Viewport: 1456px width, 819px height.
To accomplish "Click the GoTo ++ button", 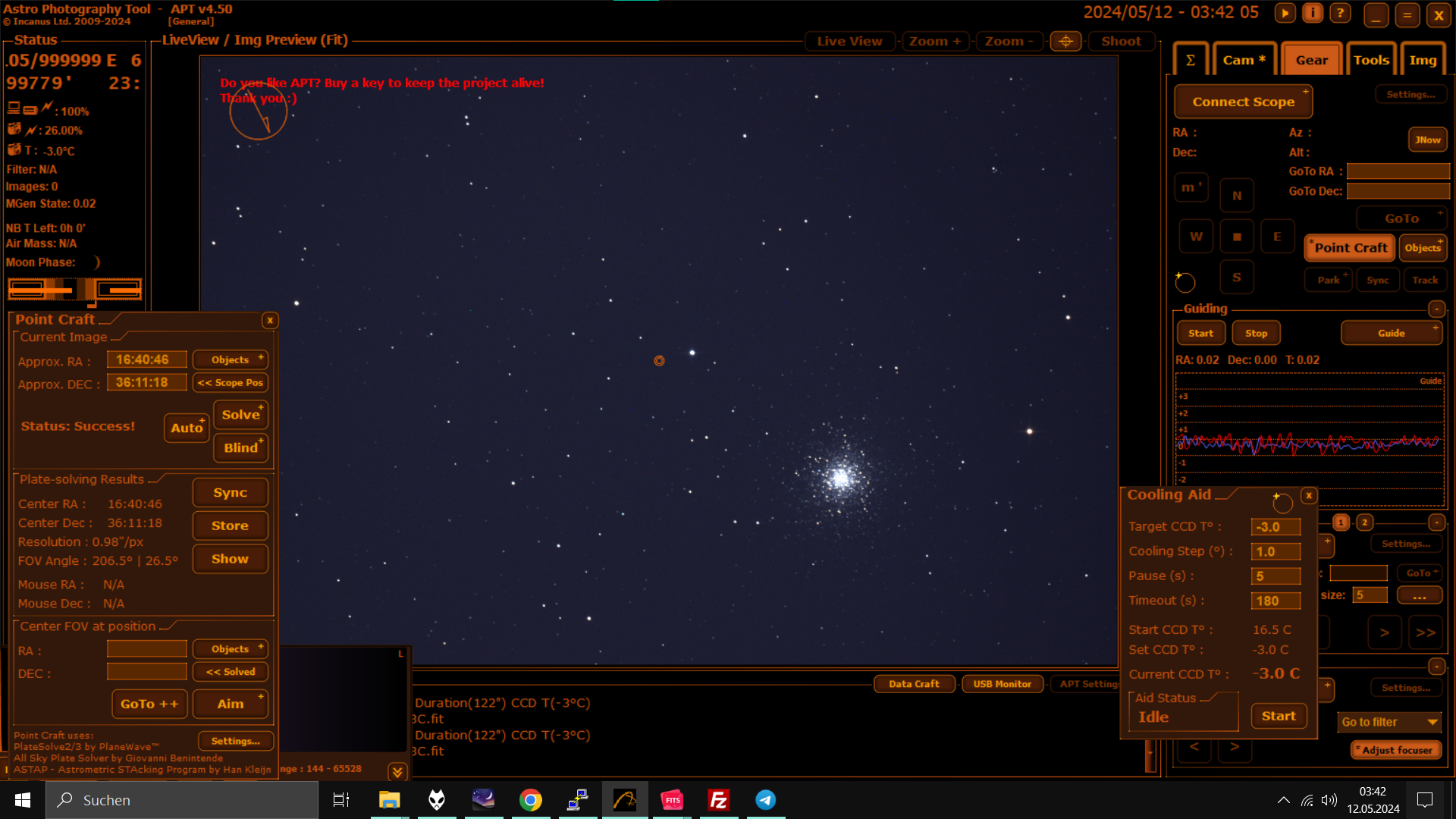I will click(149, 704).
